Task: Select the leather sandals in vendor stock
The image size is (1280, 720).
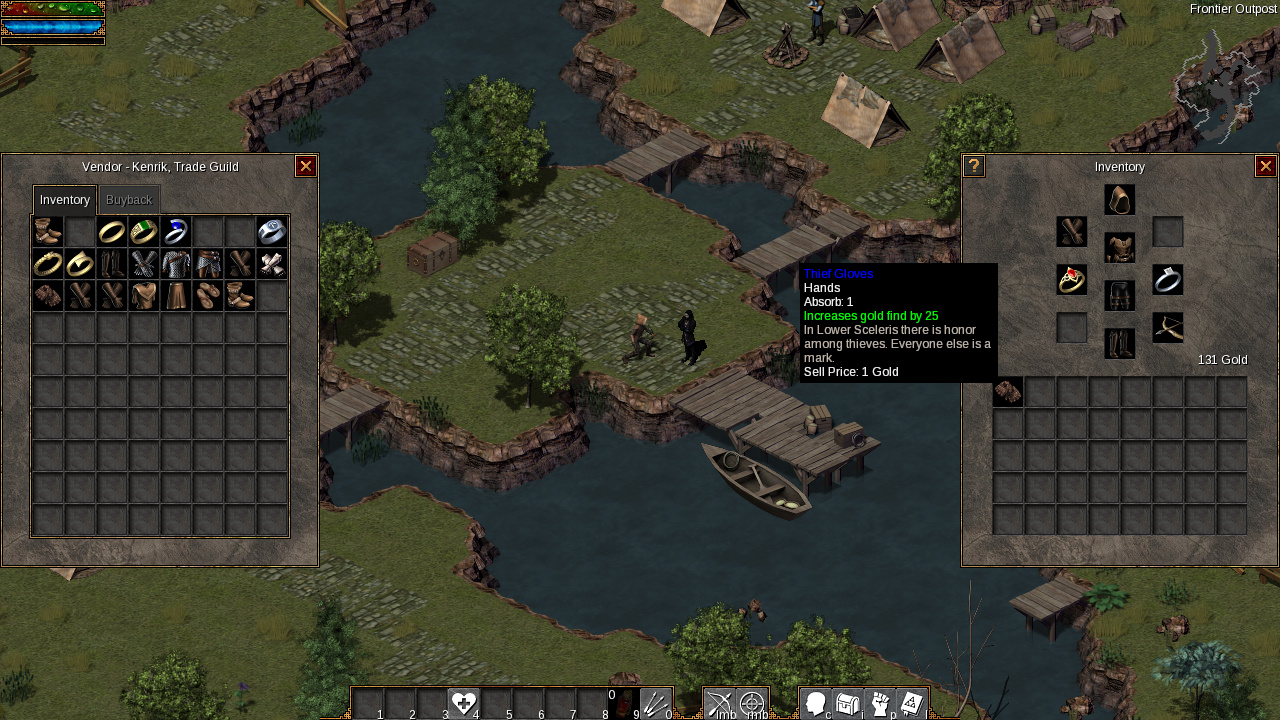Action: pos(208,296)
